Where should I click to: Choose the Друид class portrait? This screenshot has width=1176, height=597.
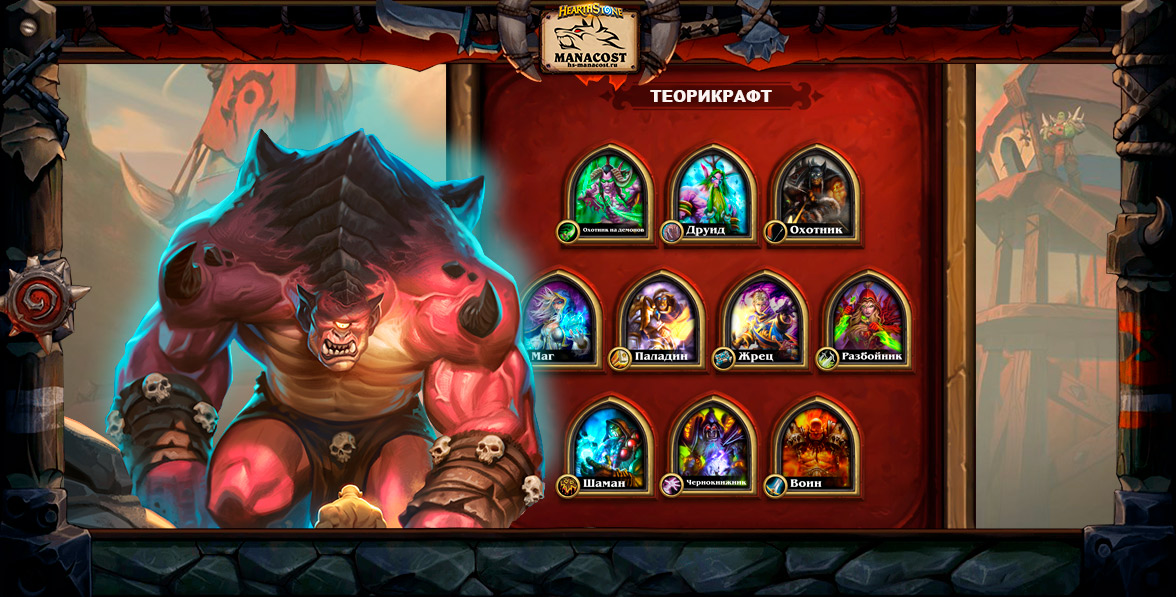[x=713, y=190]
